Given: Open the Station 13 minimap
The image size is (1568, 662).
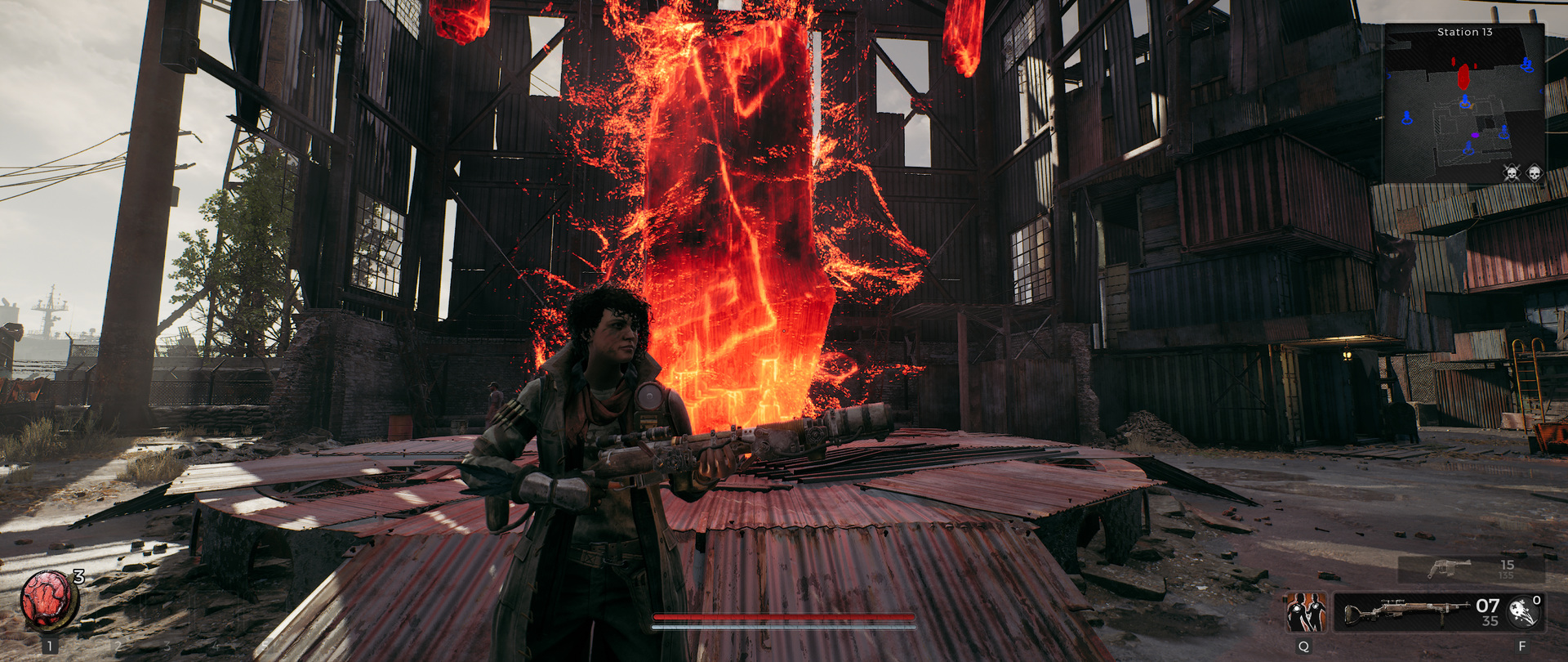Looking at the screenshot, I should [x=1463, y=102].
